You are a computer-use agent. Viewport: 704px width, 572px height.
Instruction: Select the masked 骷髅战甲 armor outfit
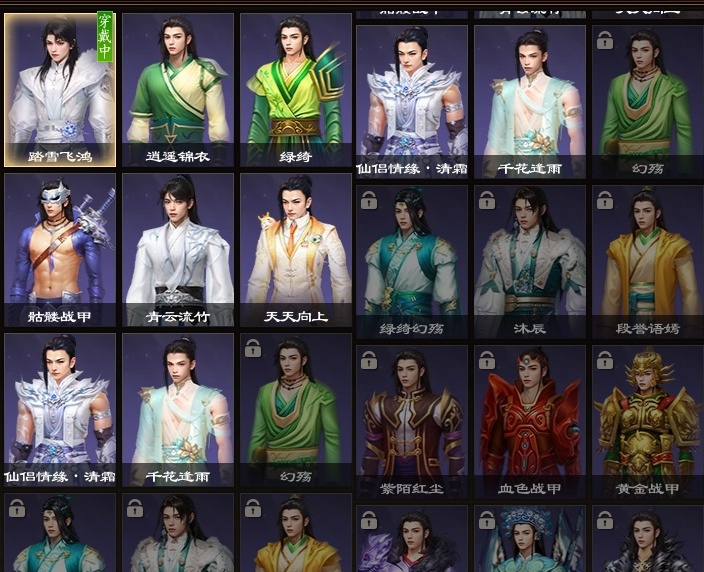(x=60, y=250)
